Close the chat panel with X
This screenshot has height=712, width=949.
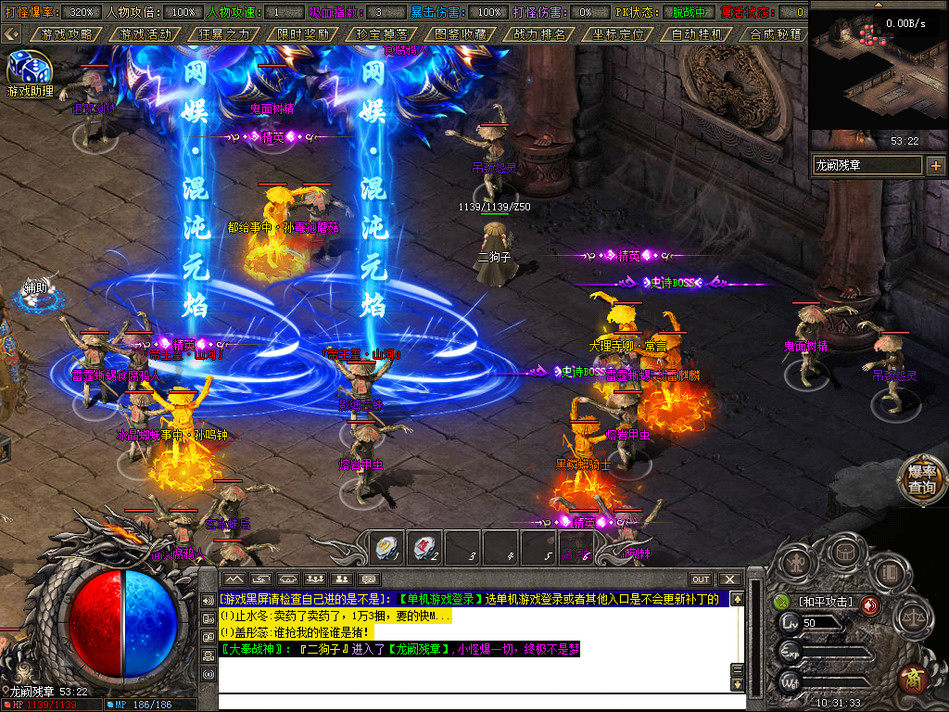[730, 579]
